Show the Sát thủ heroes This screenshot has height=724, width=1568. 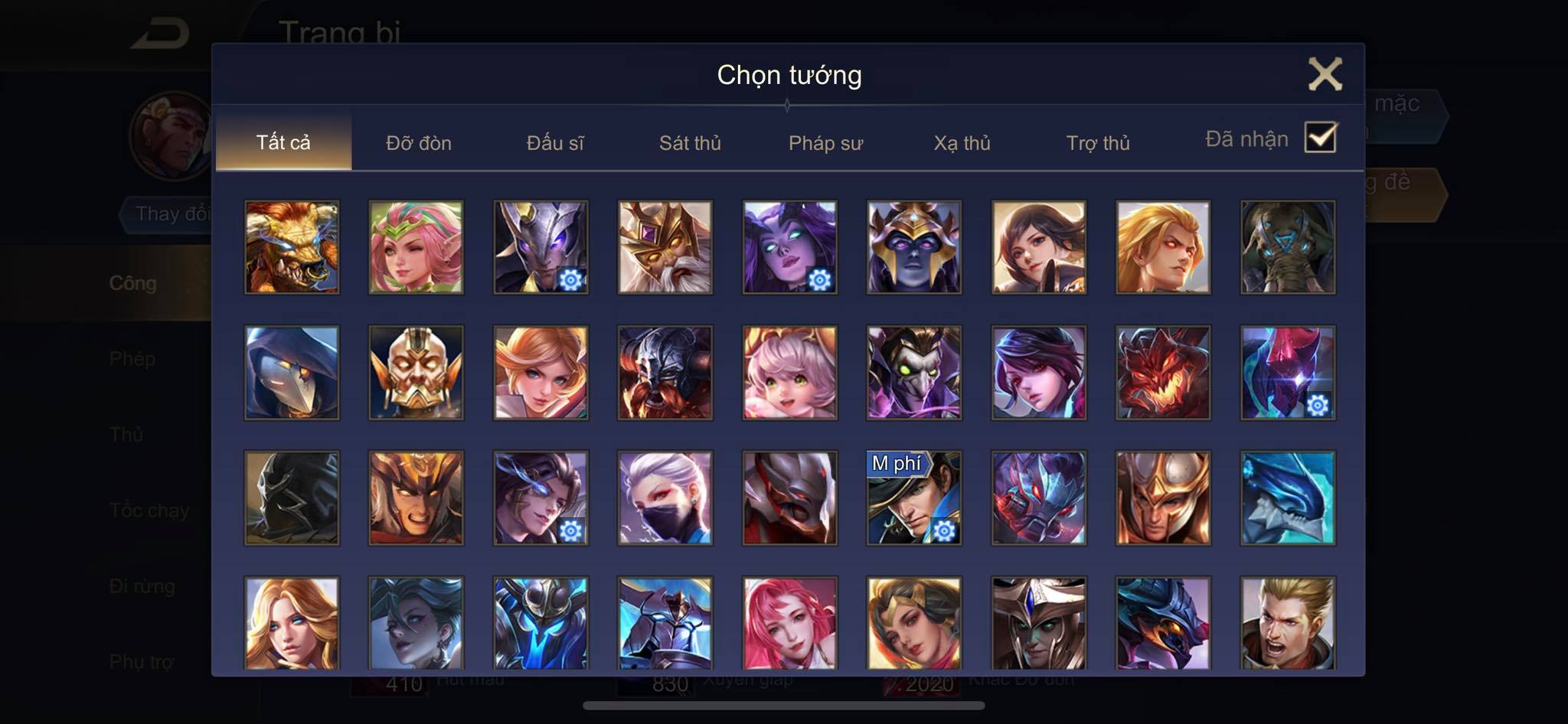(x=690, y=142)
